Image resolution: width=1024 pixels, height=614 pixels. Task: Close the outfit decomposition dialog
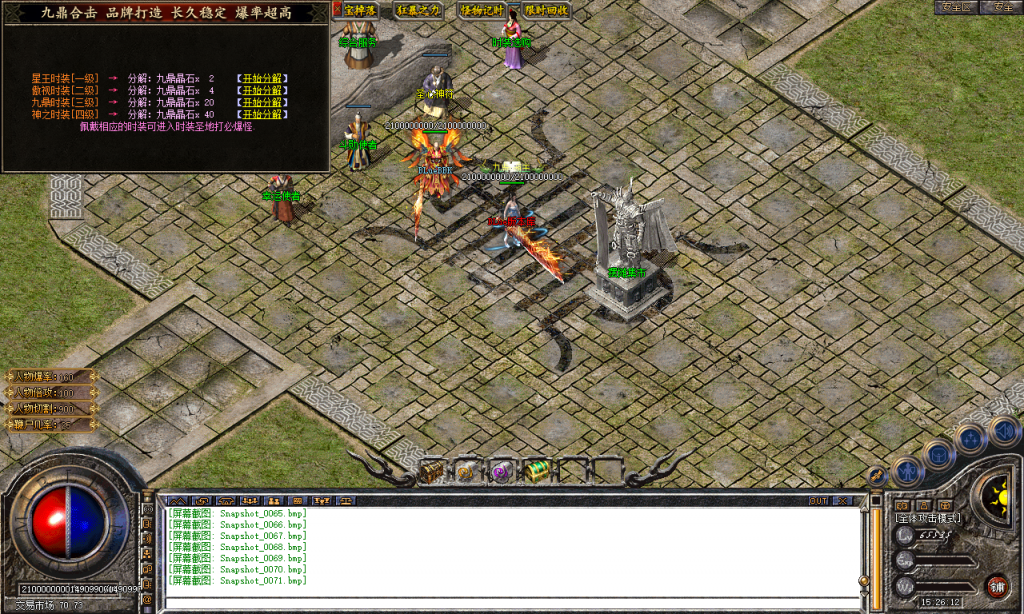click(337, 8)
